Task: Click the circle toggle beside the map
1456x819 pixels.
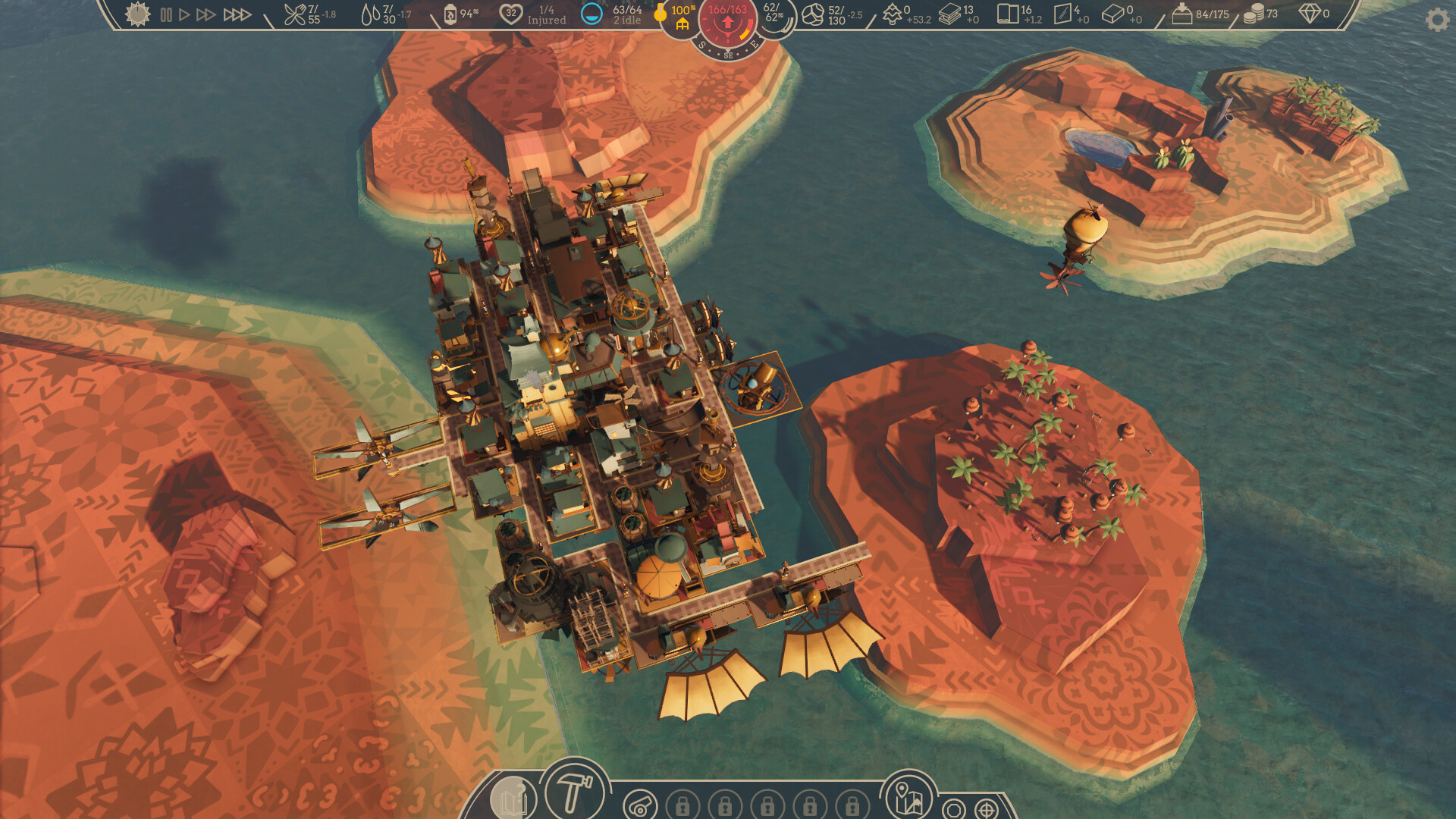Action: click(953, 808)
